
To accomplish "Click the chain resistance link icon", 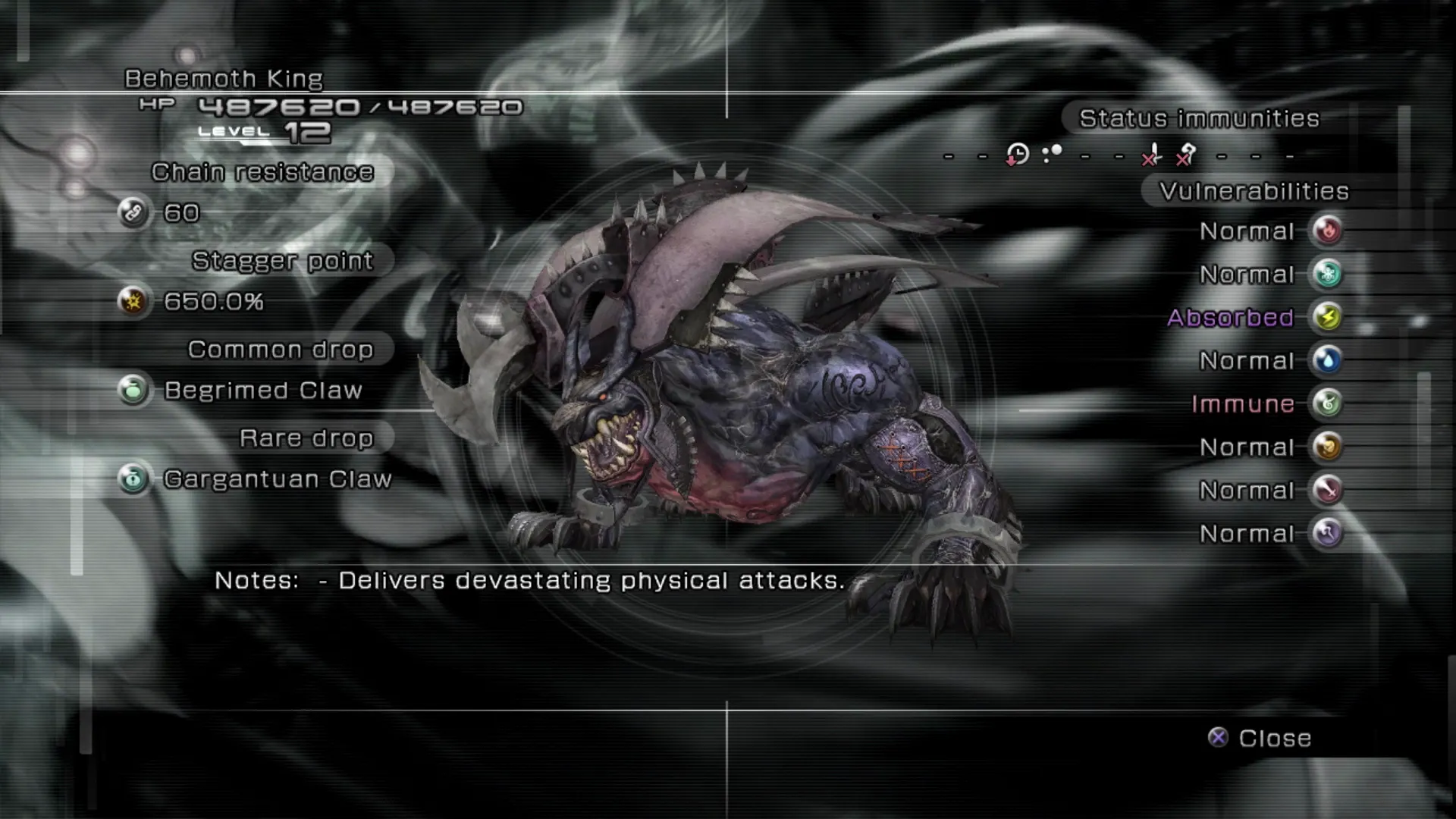I will coord(133,212).
